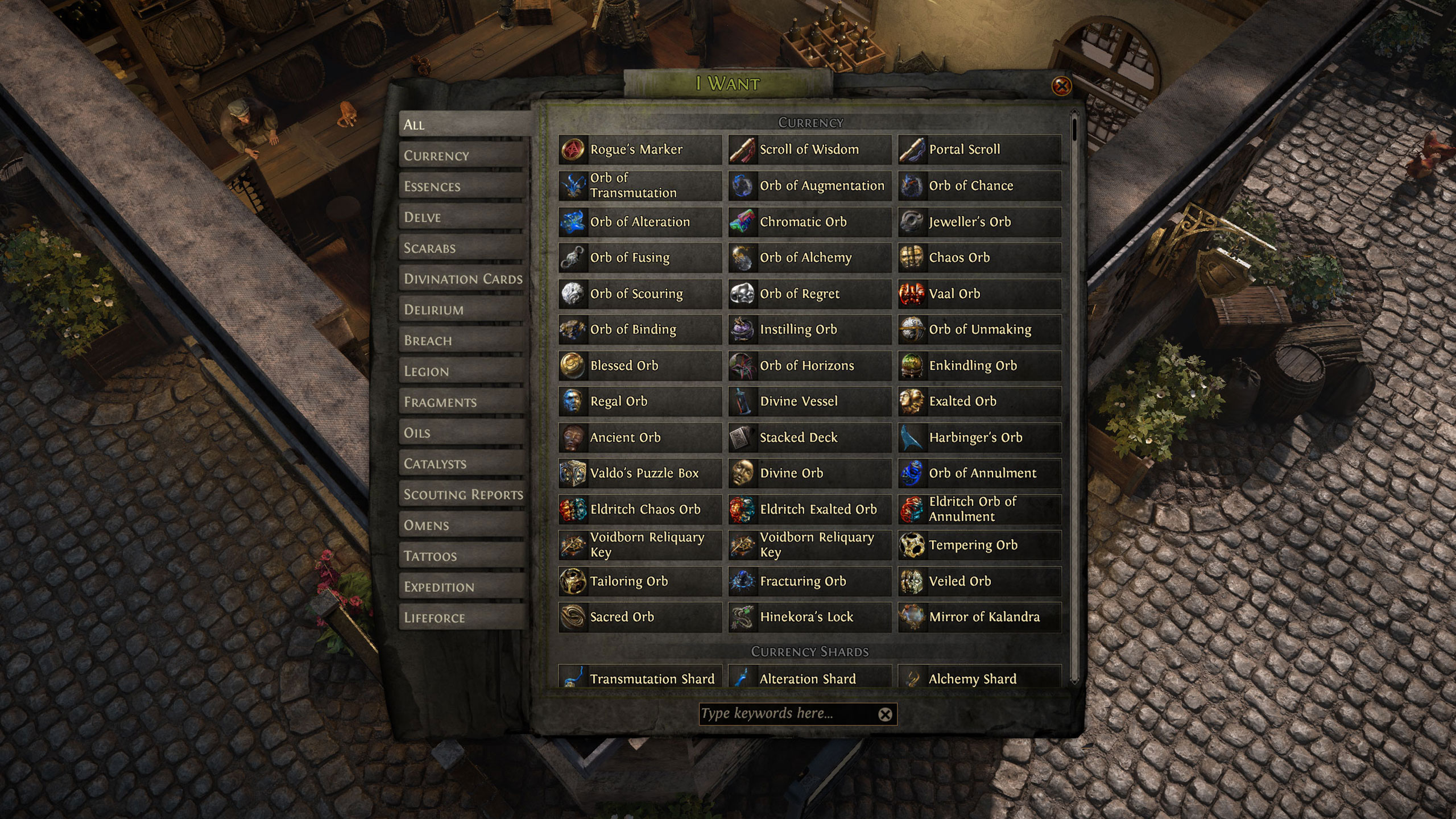1456x819 pixels.
Task: Open the Essences category
Action: tap(462, 187)
